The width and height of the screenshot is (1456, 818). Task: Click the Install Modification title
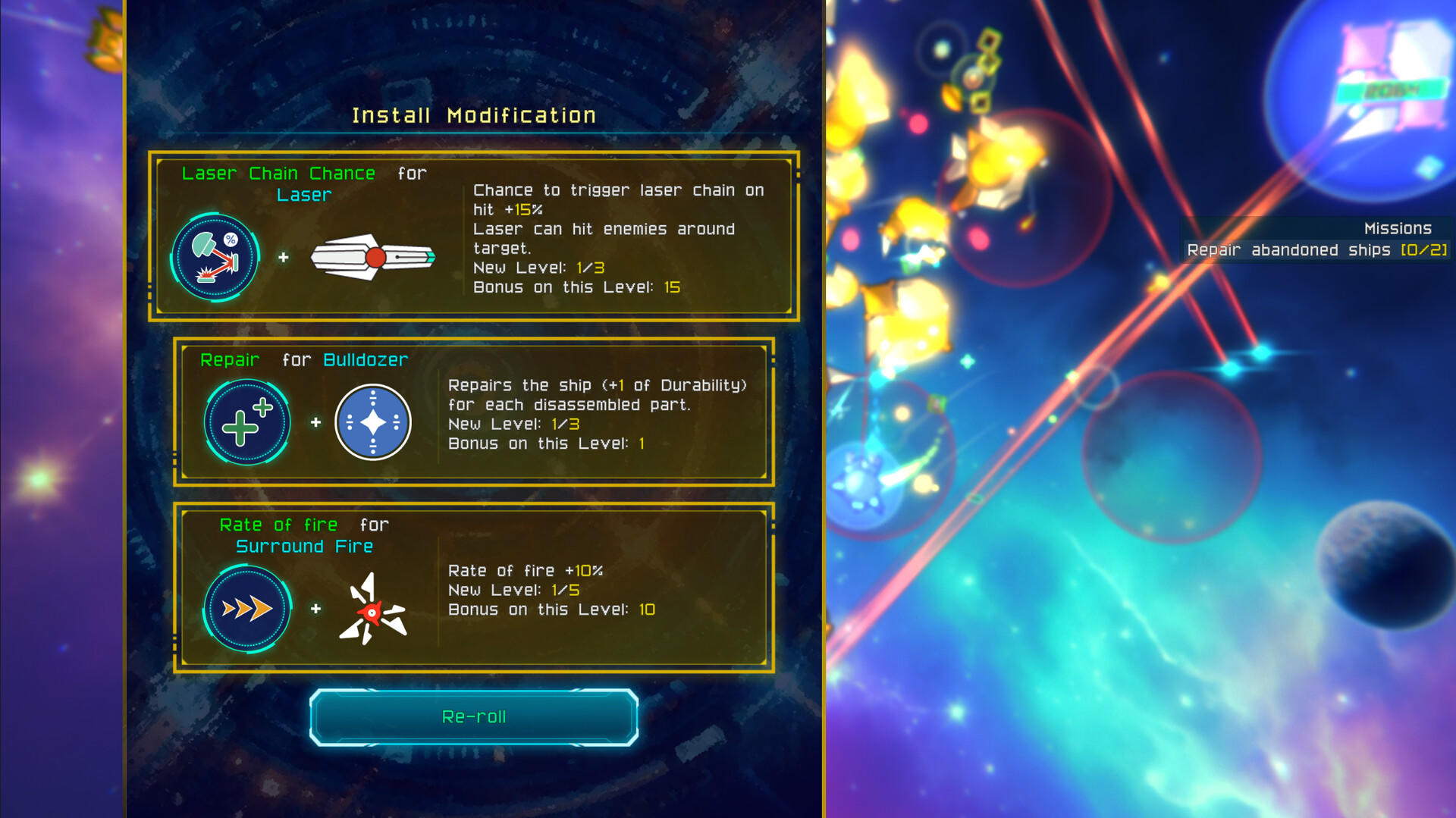[x=473, y=114]
